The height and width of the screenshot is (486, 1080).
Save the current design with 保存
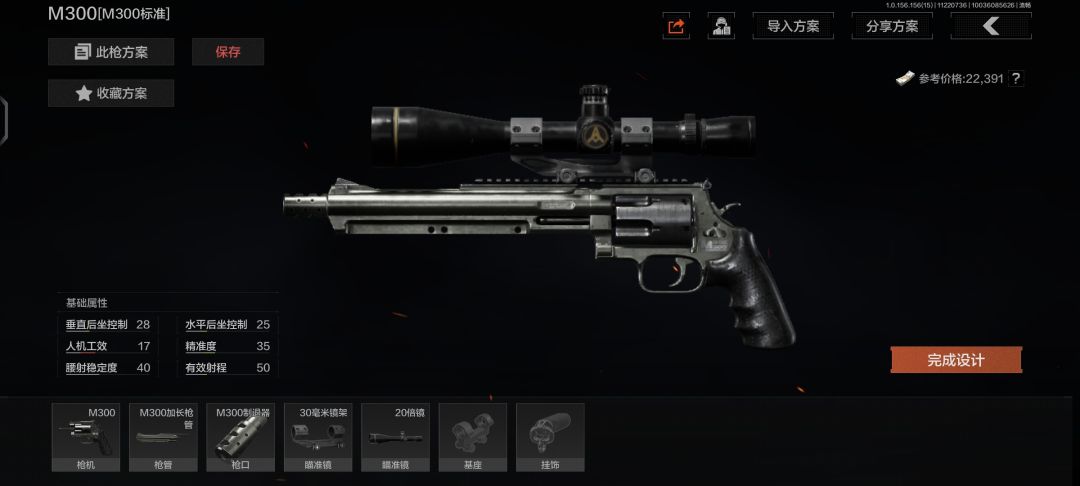coord(228,52)
